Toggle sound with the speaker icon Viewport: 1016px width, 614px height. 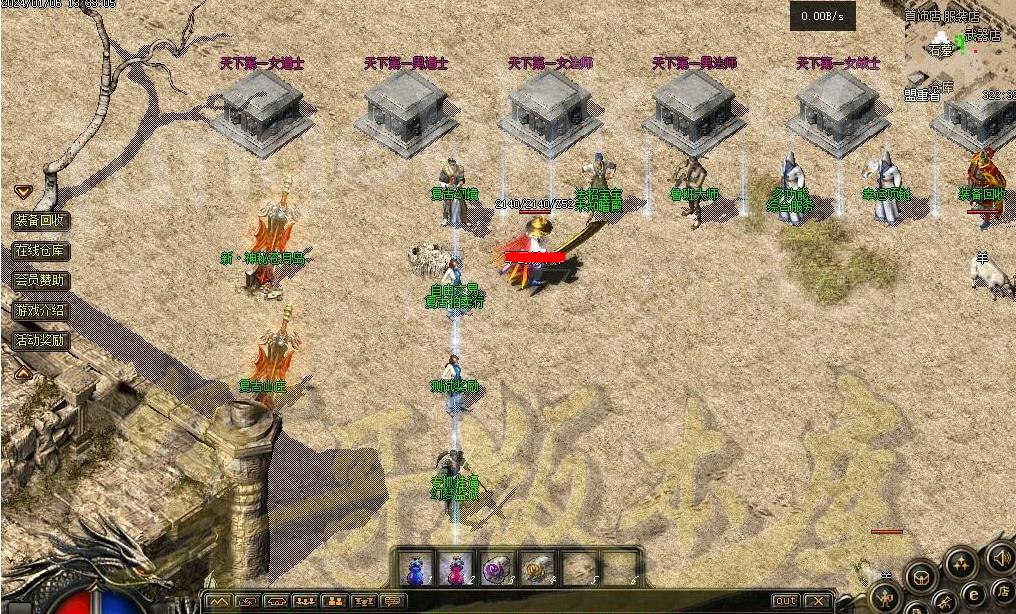tap(999, 556)
